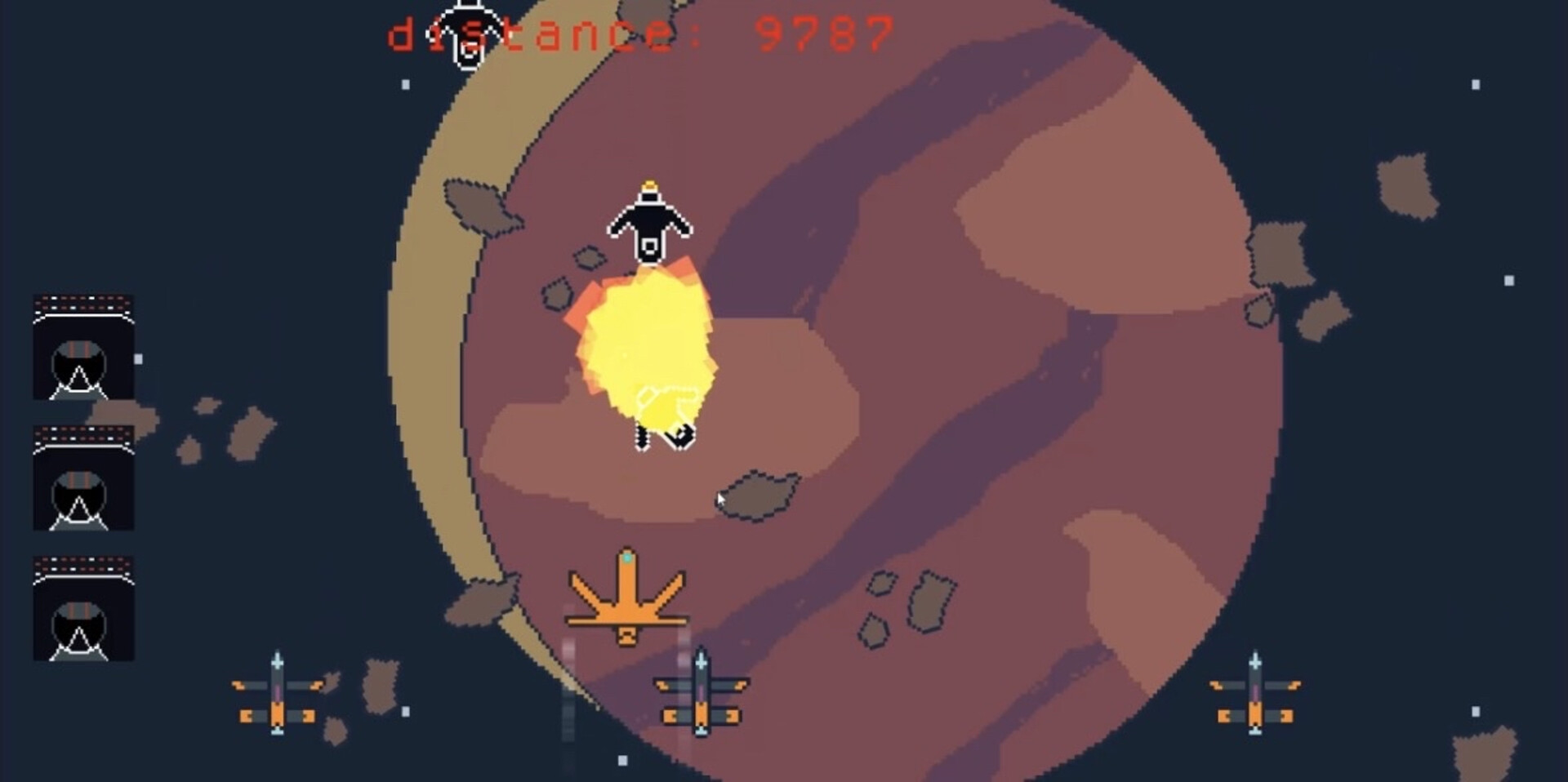
Task: Click the red 9787 distance number
Action: [825, 33]
